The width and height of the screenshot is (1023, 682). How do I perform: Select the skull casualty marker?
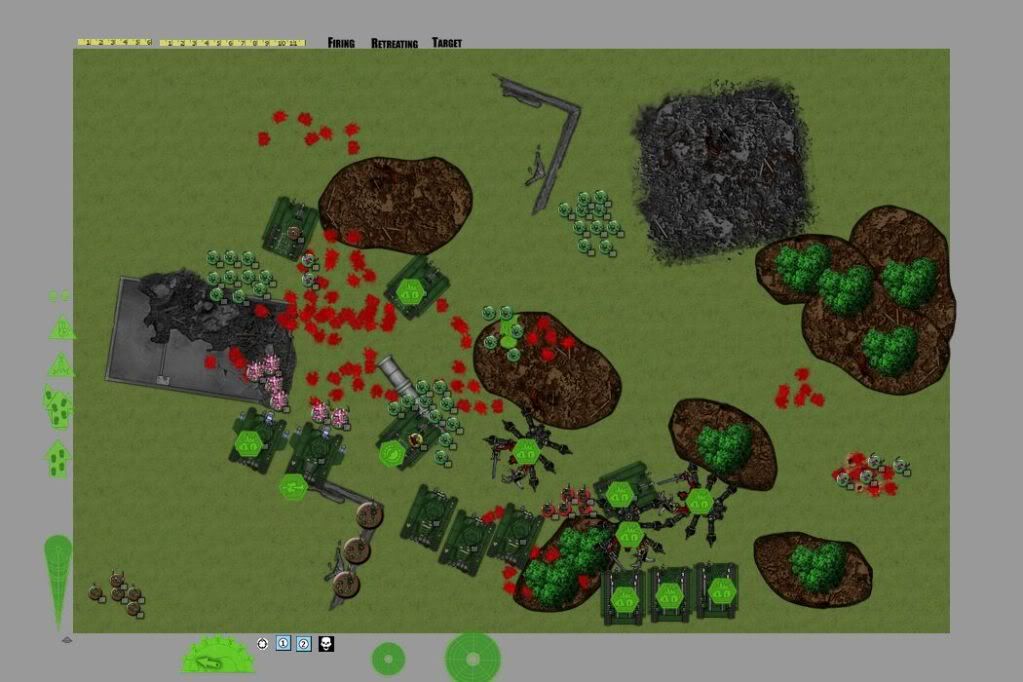point(326,644)
